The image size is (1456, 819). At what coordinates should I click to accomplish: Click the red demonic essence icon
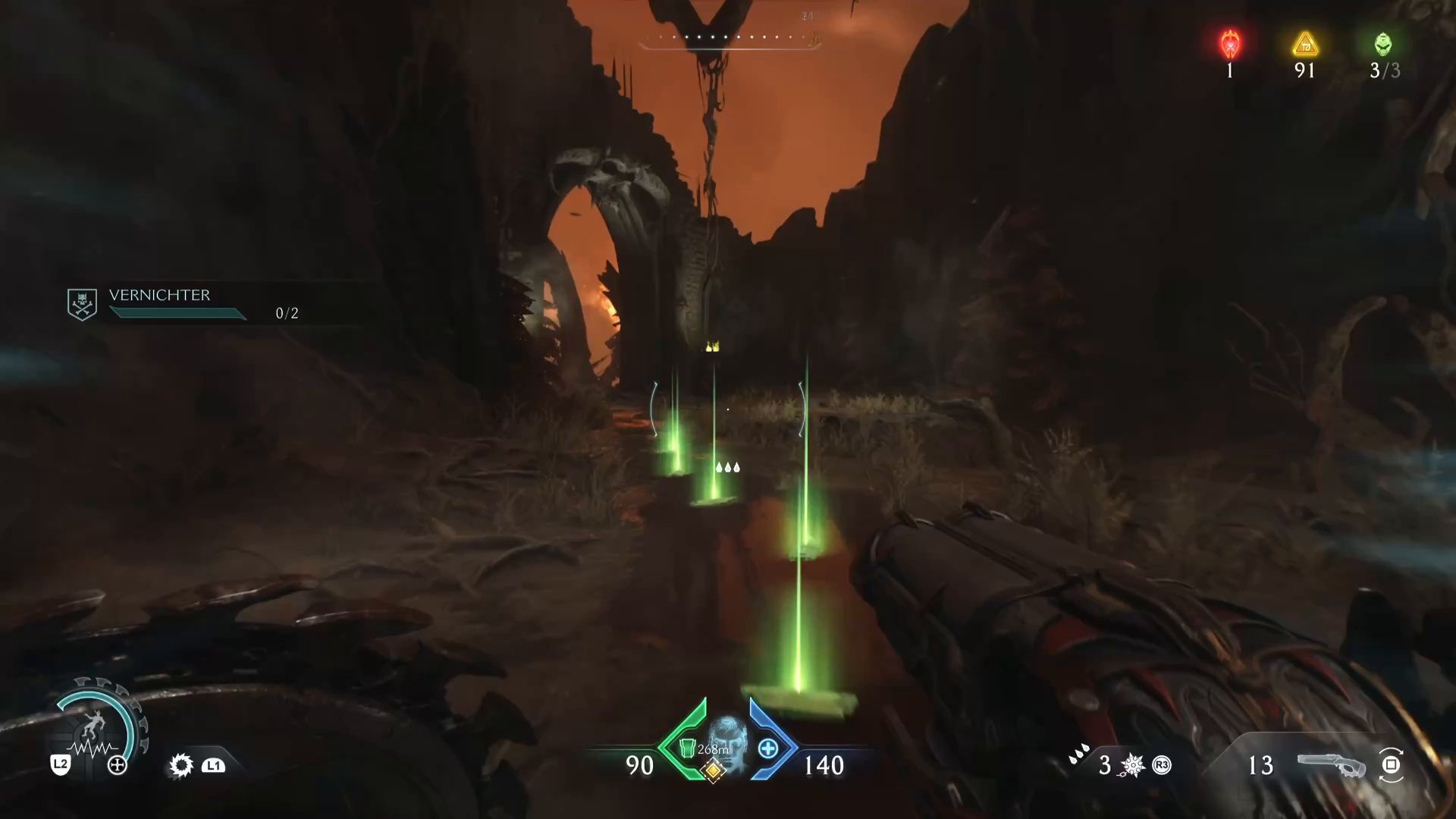1229,44
